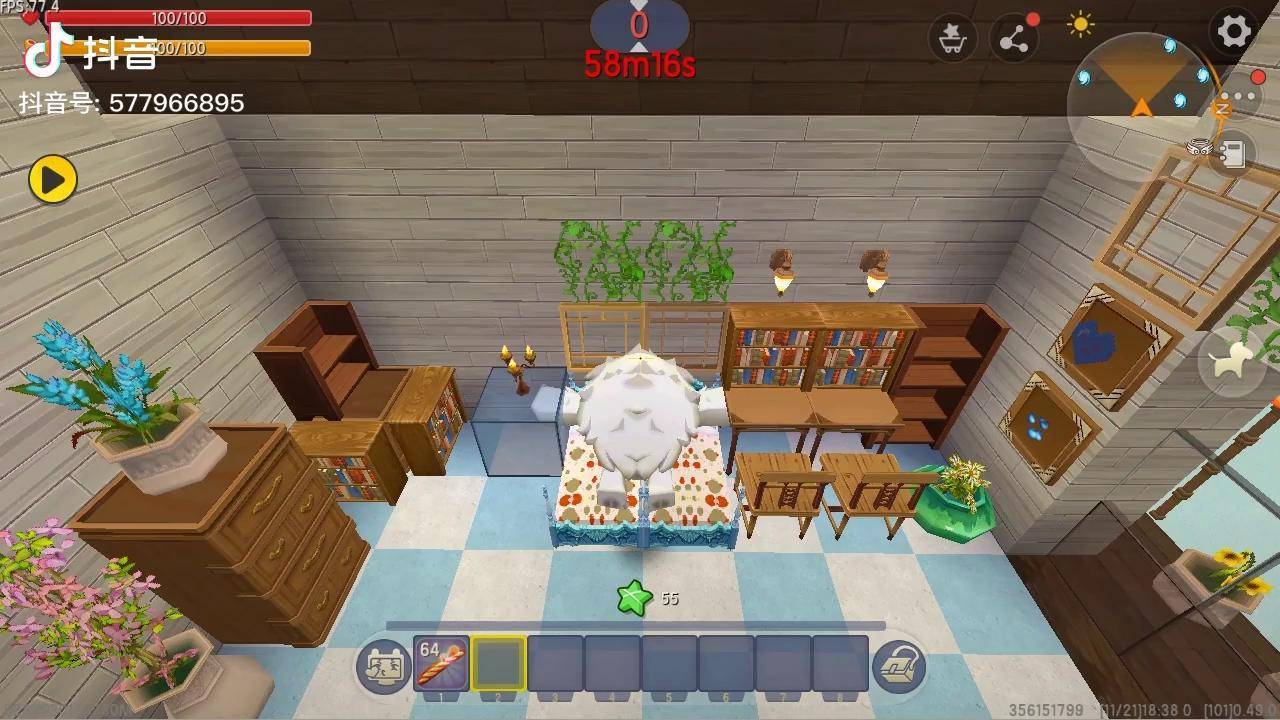1280x720 pixels.
Task: Click the yellow play button
Action: coord(52,179)
